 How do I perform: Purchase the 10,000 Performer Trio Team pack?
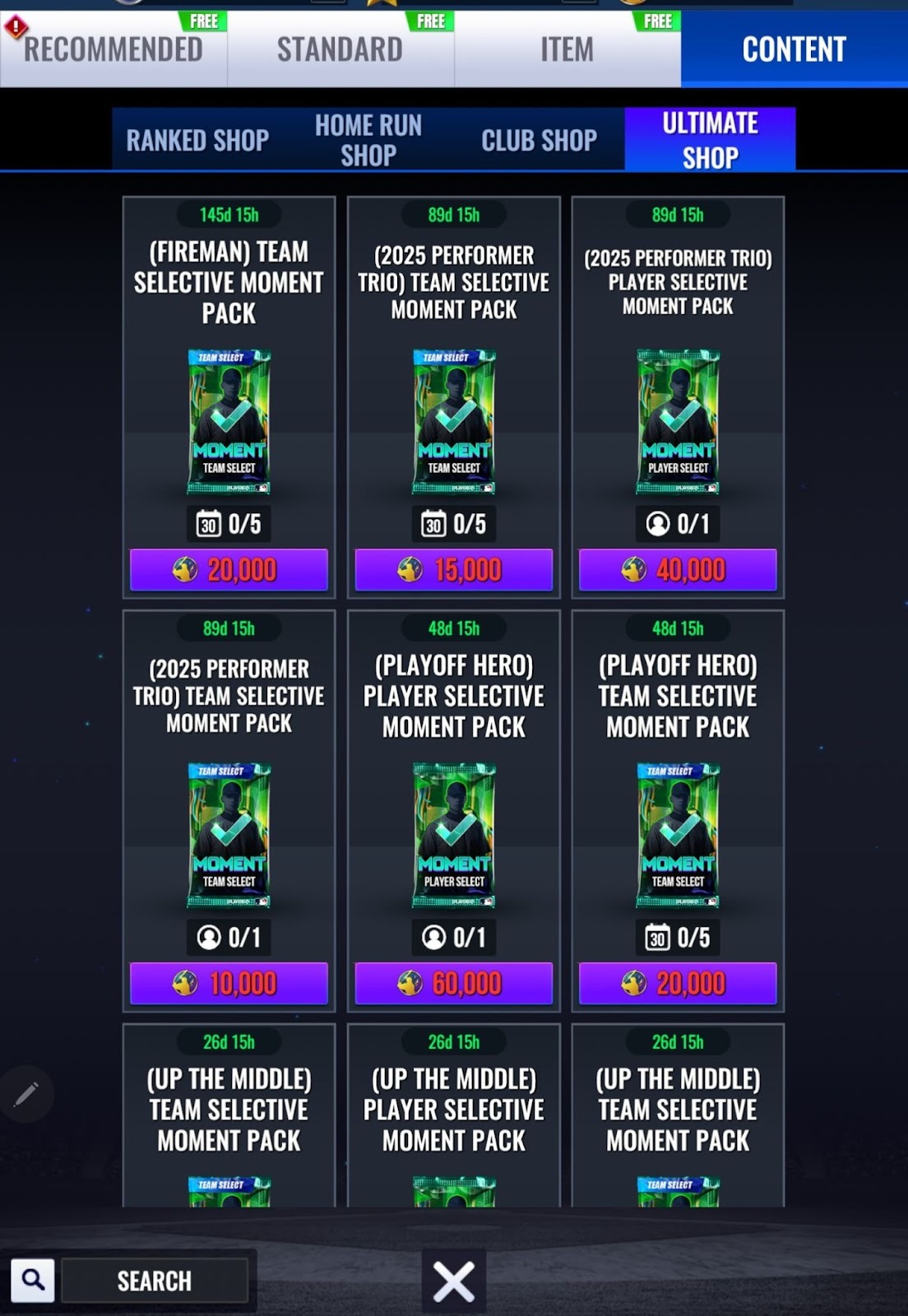pos(229,984)
